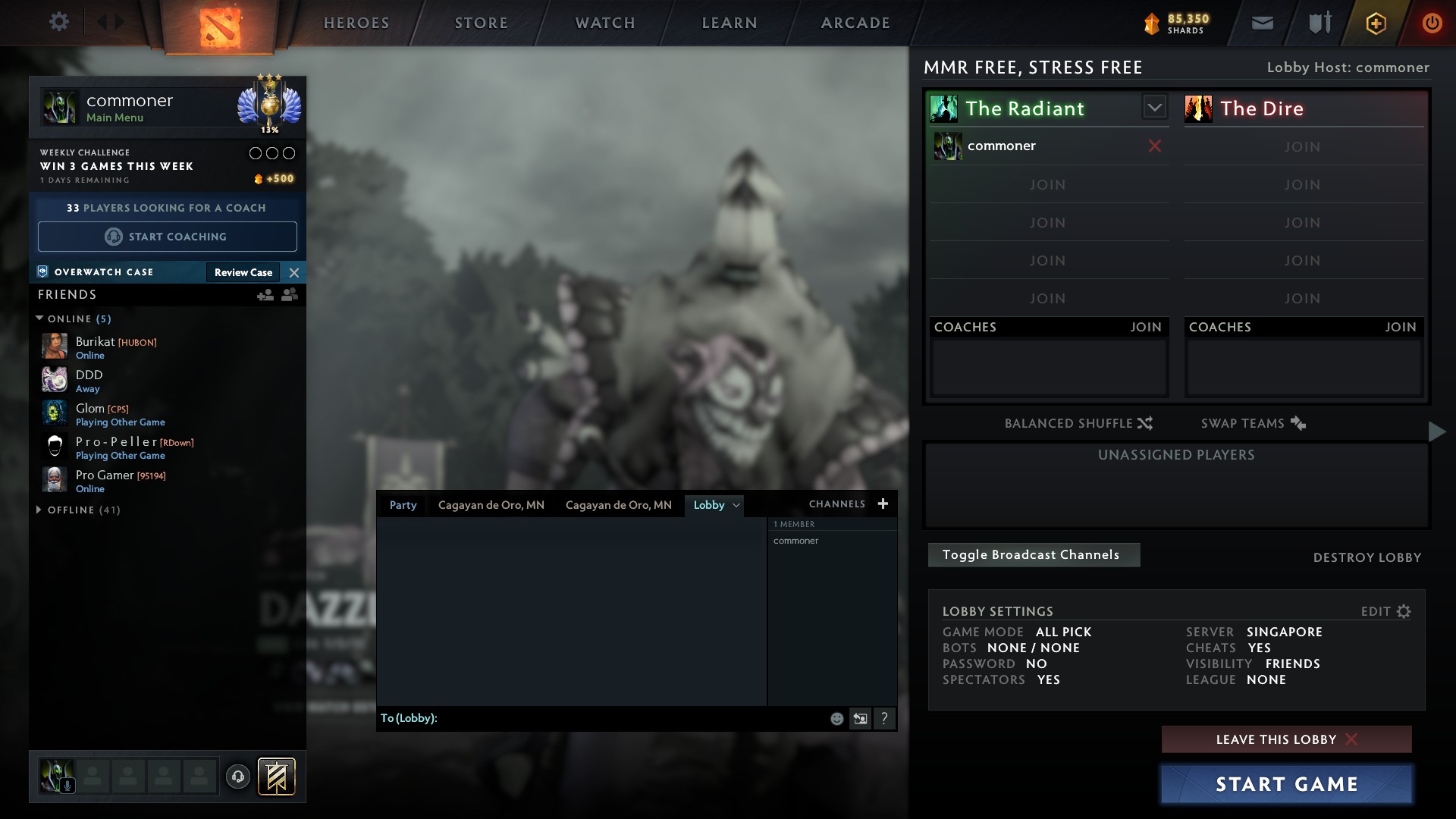This screenshot has width=1456, height=819.
Task: Switch to the Party chat tab
Action: coord(403,504)
